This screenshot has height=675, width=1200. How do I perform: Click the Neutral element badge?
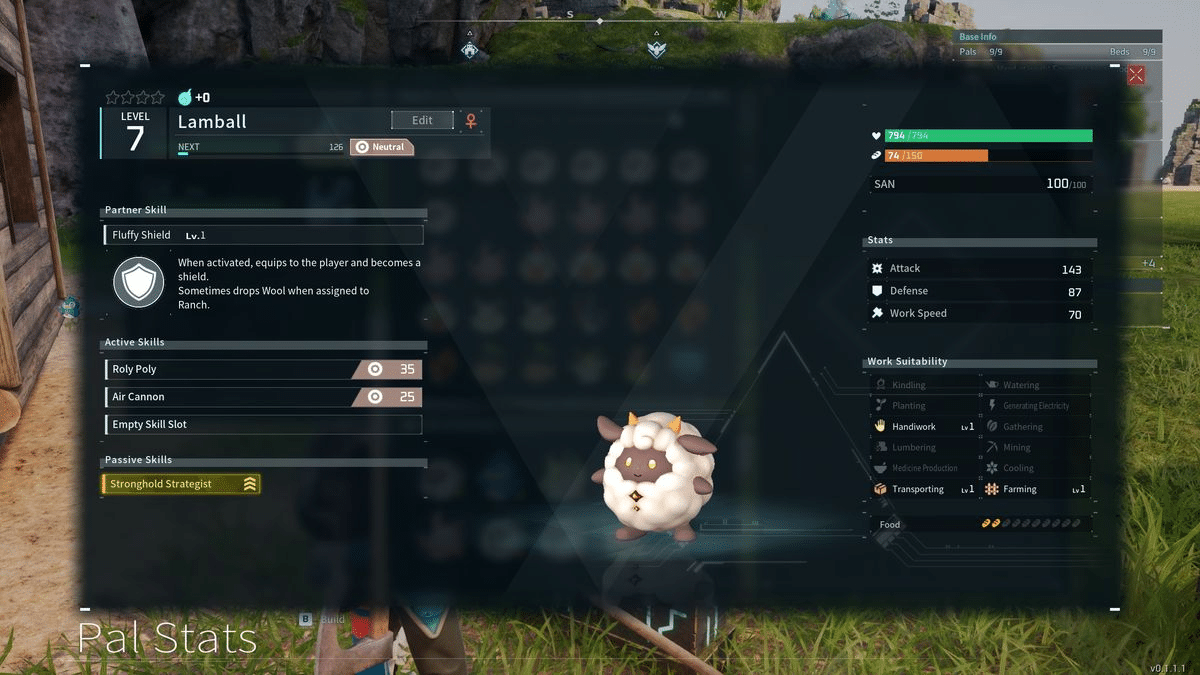[382, 147]
